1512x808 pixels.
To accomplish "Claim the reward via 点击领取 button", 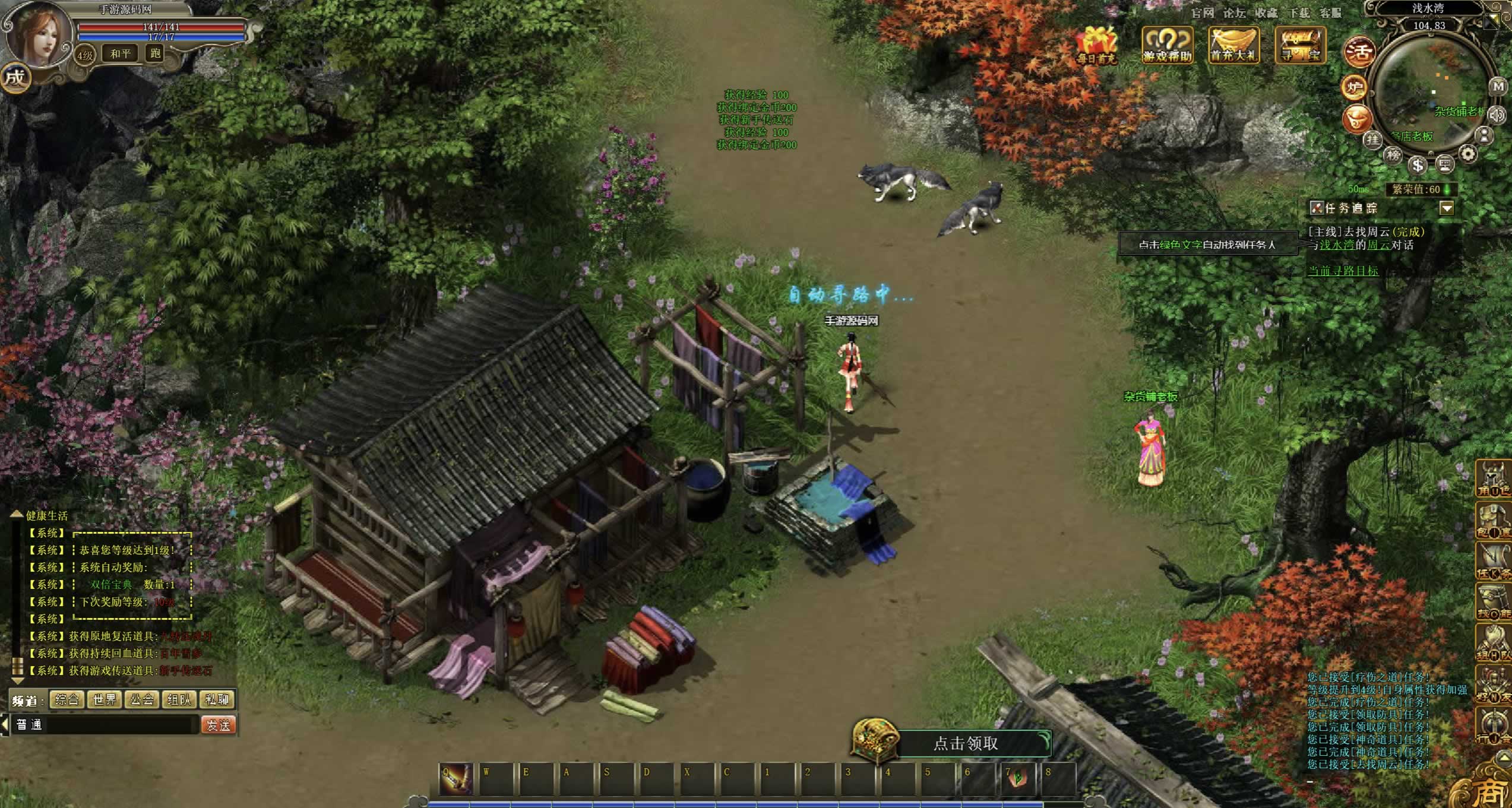I will pyautogui.click(x=966, y=743).
